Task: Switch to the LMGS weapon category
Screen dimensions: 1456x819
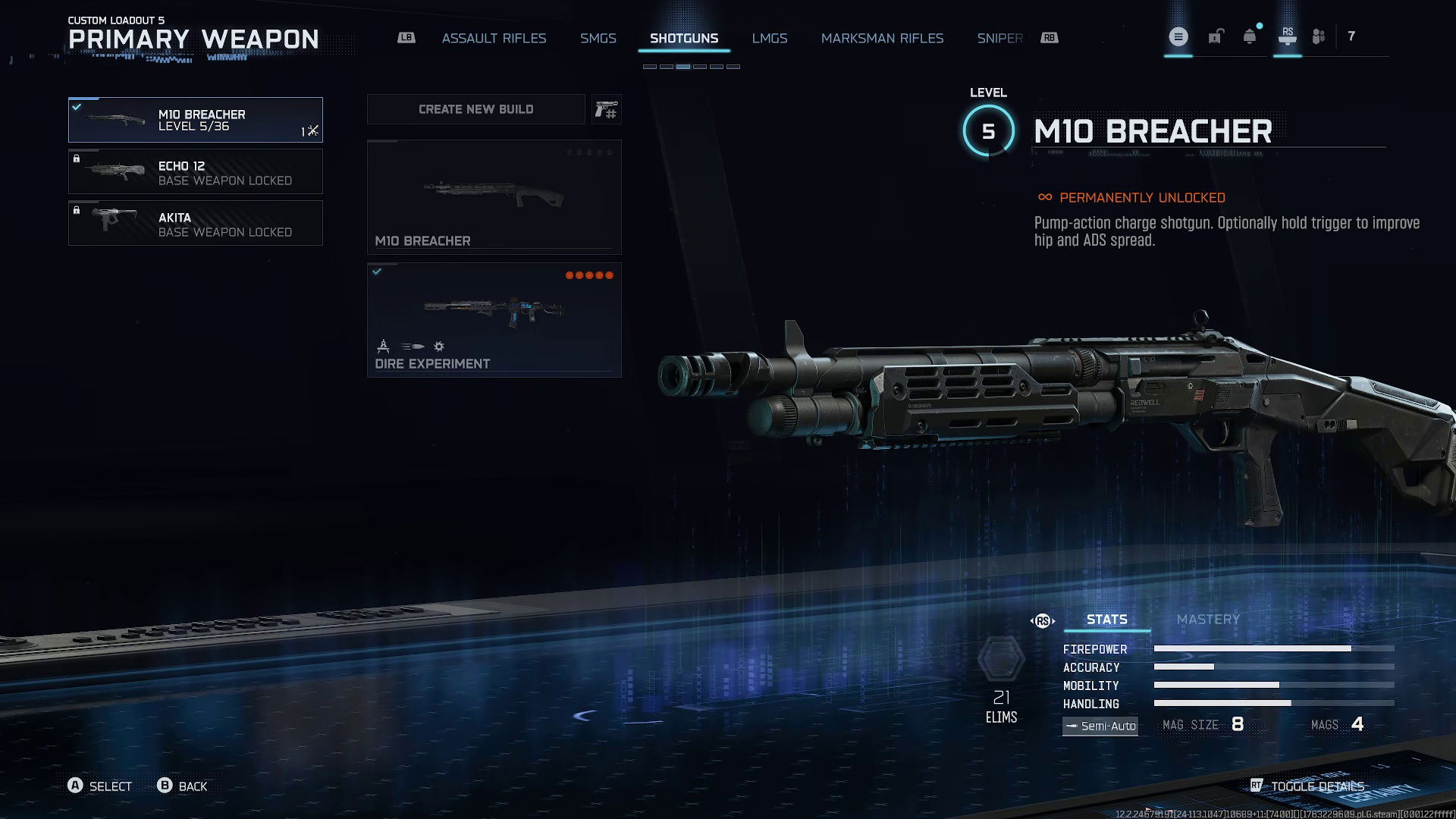Action: [x=770, y=38]
